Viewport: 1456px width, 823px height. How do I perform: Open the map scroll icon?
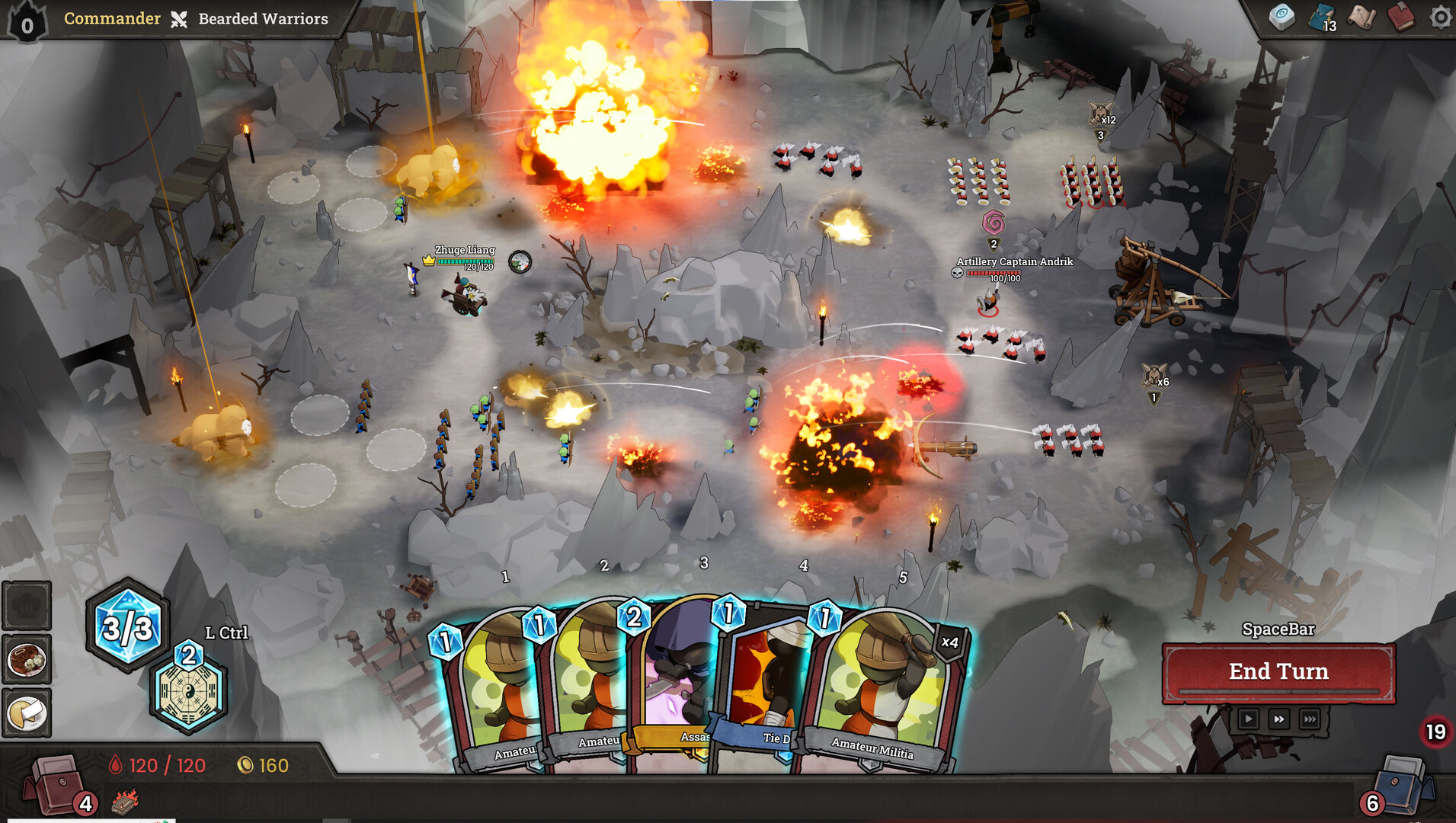(1363, 18)
